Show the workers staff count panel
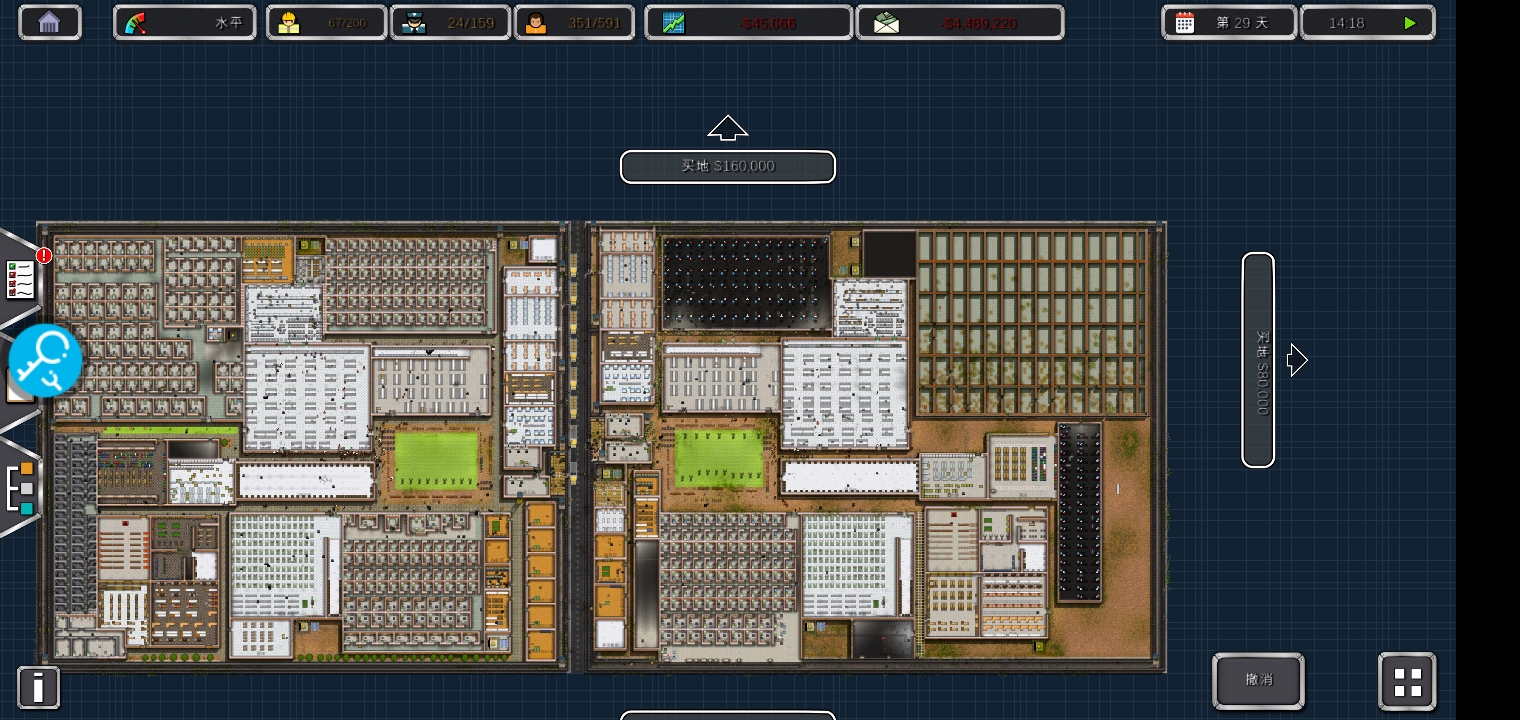1520x720 pixels. (326, 22)
